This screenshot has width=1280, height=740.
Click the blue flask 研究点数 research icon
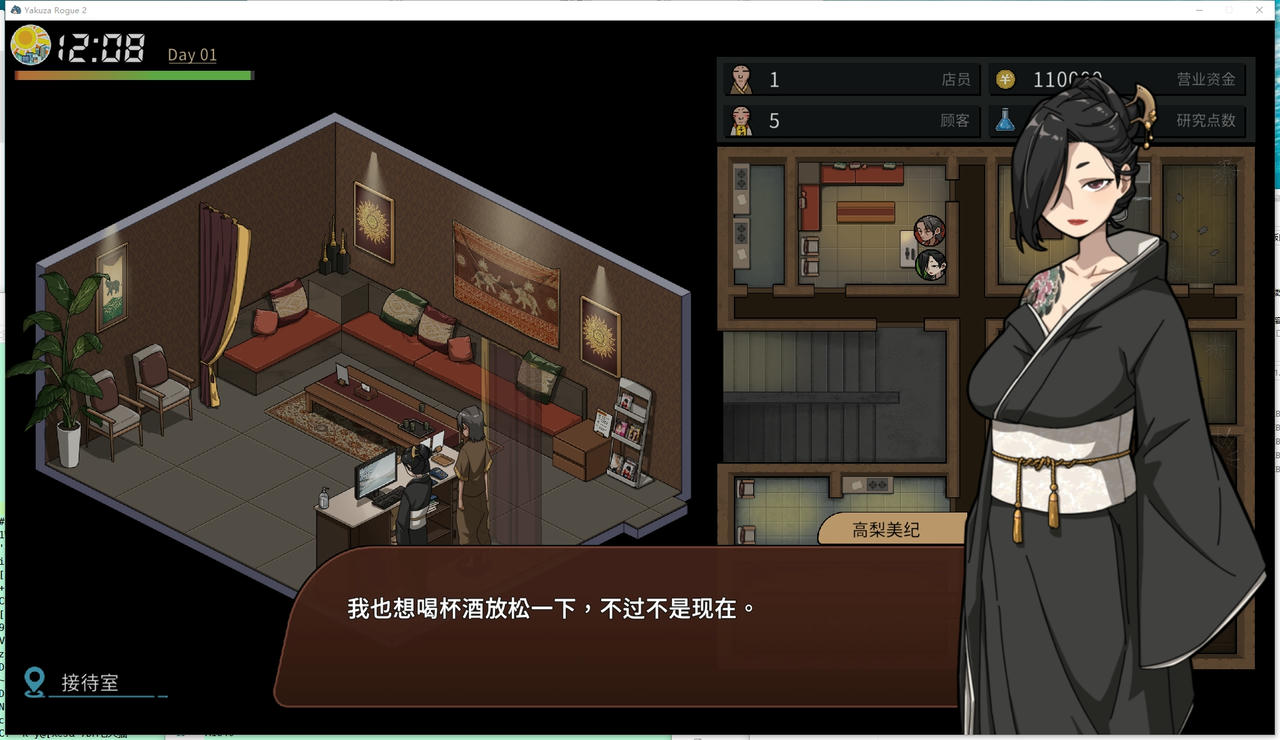coord(1005,121)
